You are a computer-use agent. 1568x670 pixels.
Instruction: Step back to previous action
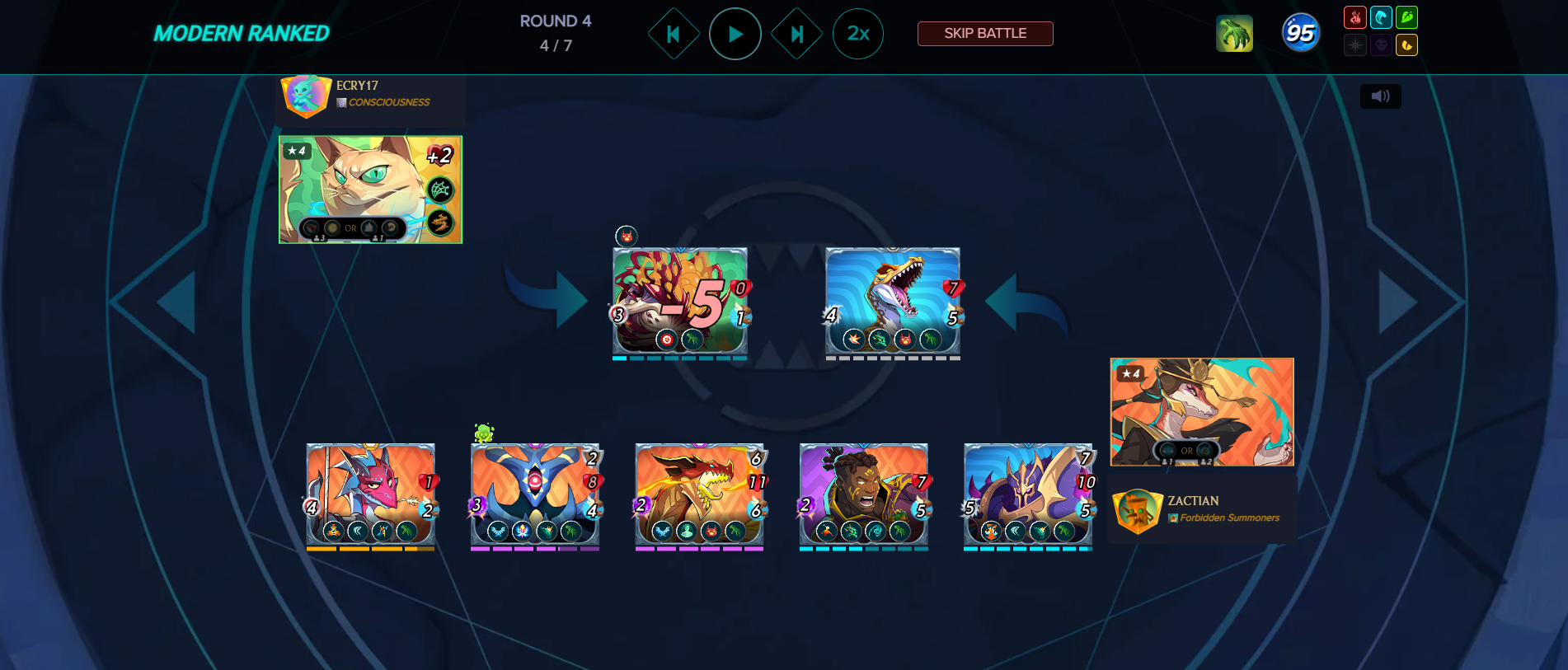[674, 34]
